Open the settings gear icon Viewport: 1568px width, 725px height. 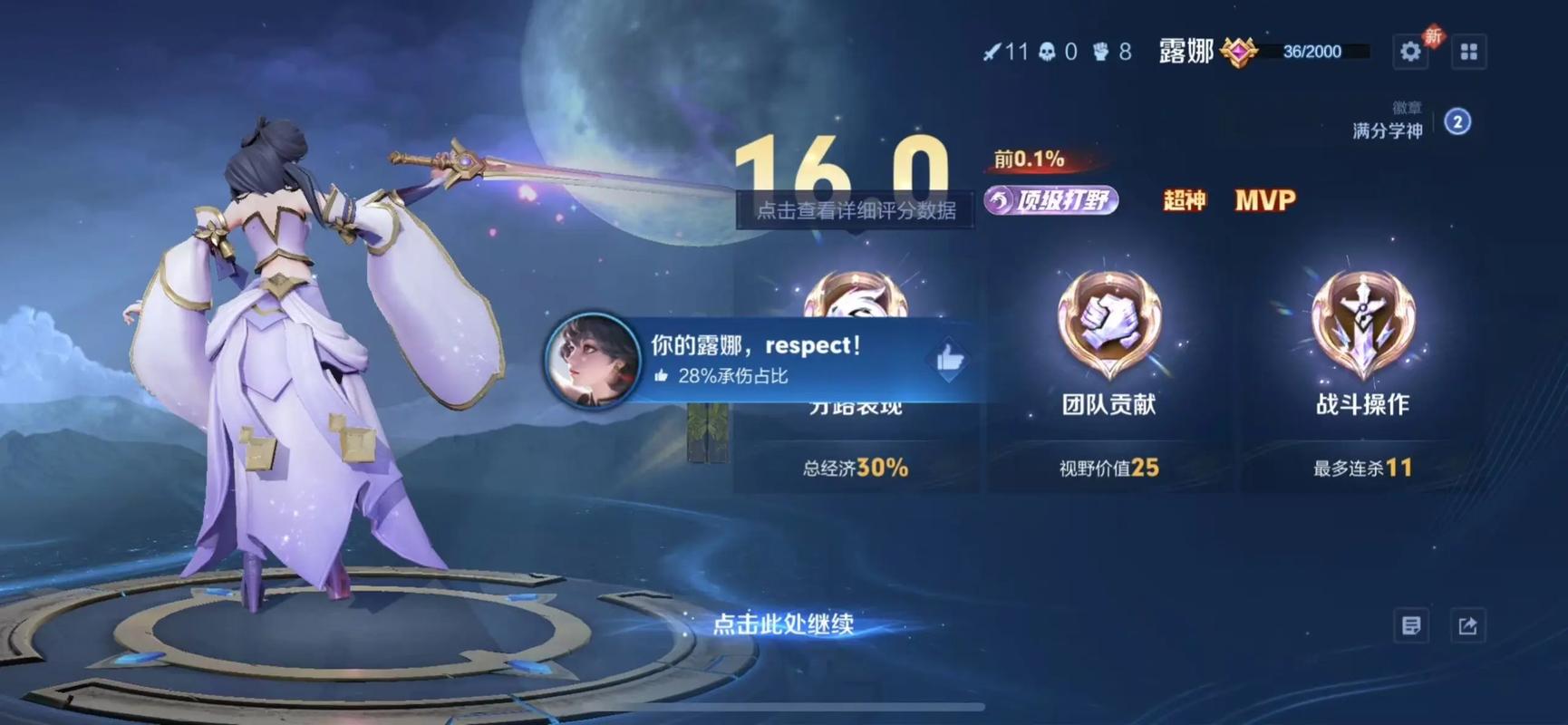point(1410,52)
